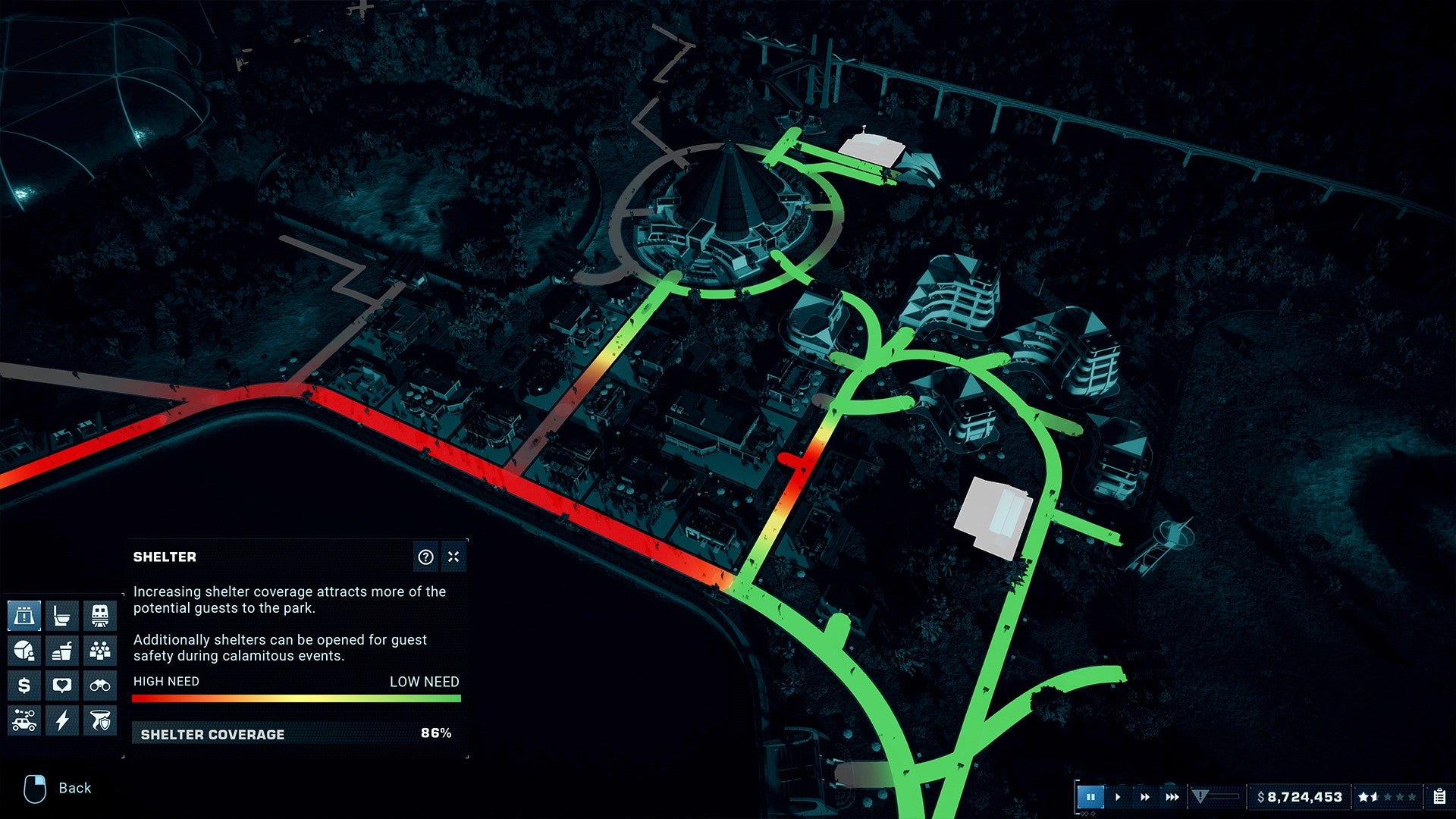This screenshot has height=819, width=1456.
Task: Resume normal speed with the play arrow
Action: click(x=1118, y=797)
